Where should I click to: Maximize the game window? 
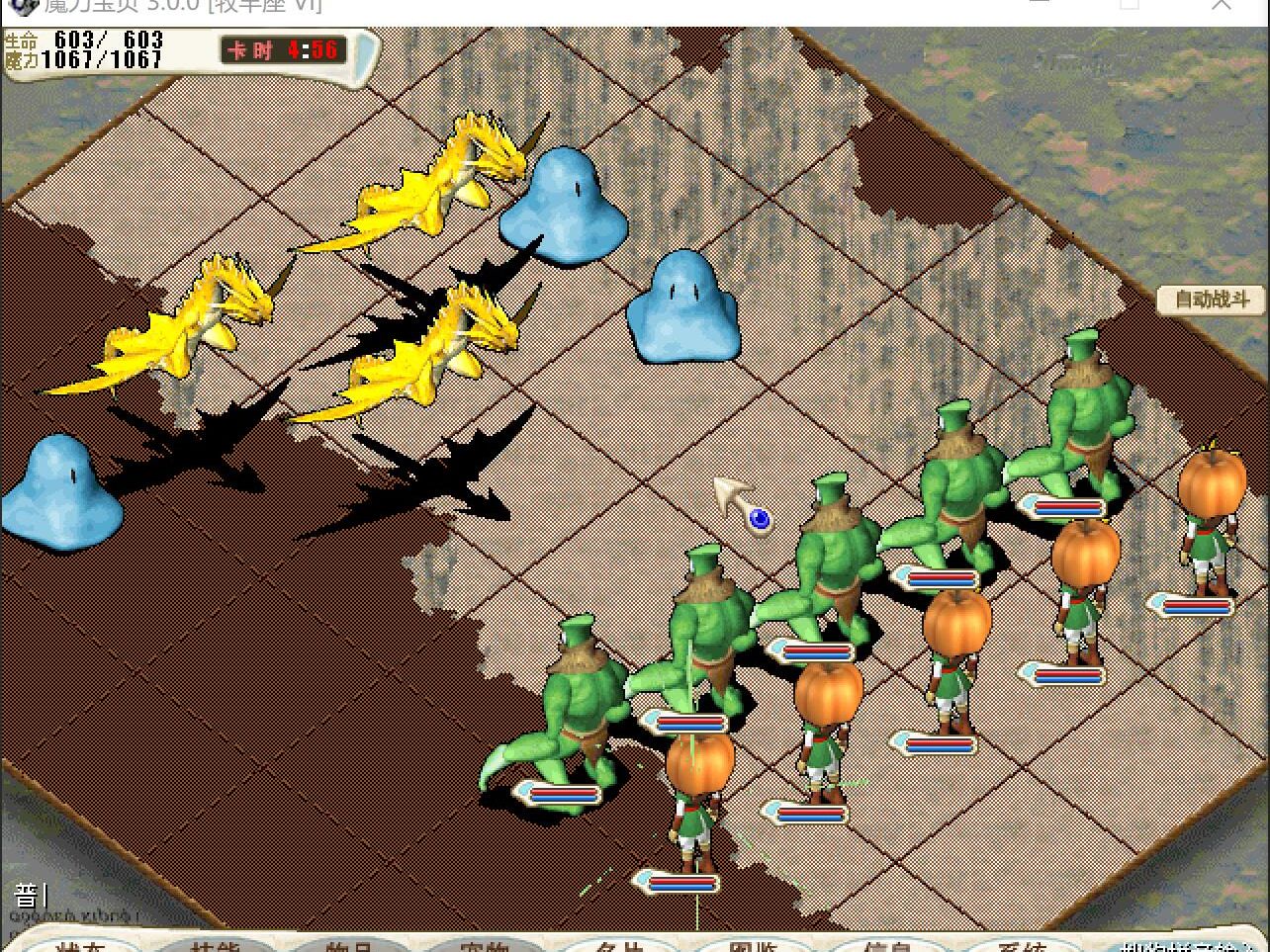click(x=1130, y=6)
